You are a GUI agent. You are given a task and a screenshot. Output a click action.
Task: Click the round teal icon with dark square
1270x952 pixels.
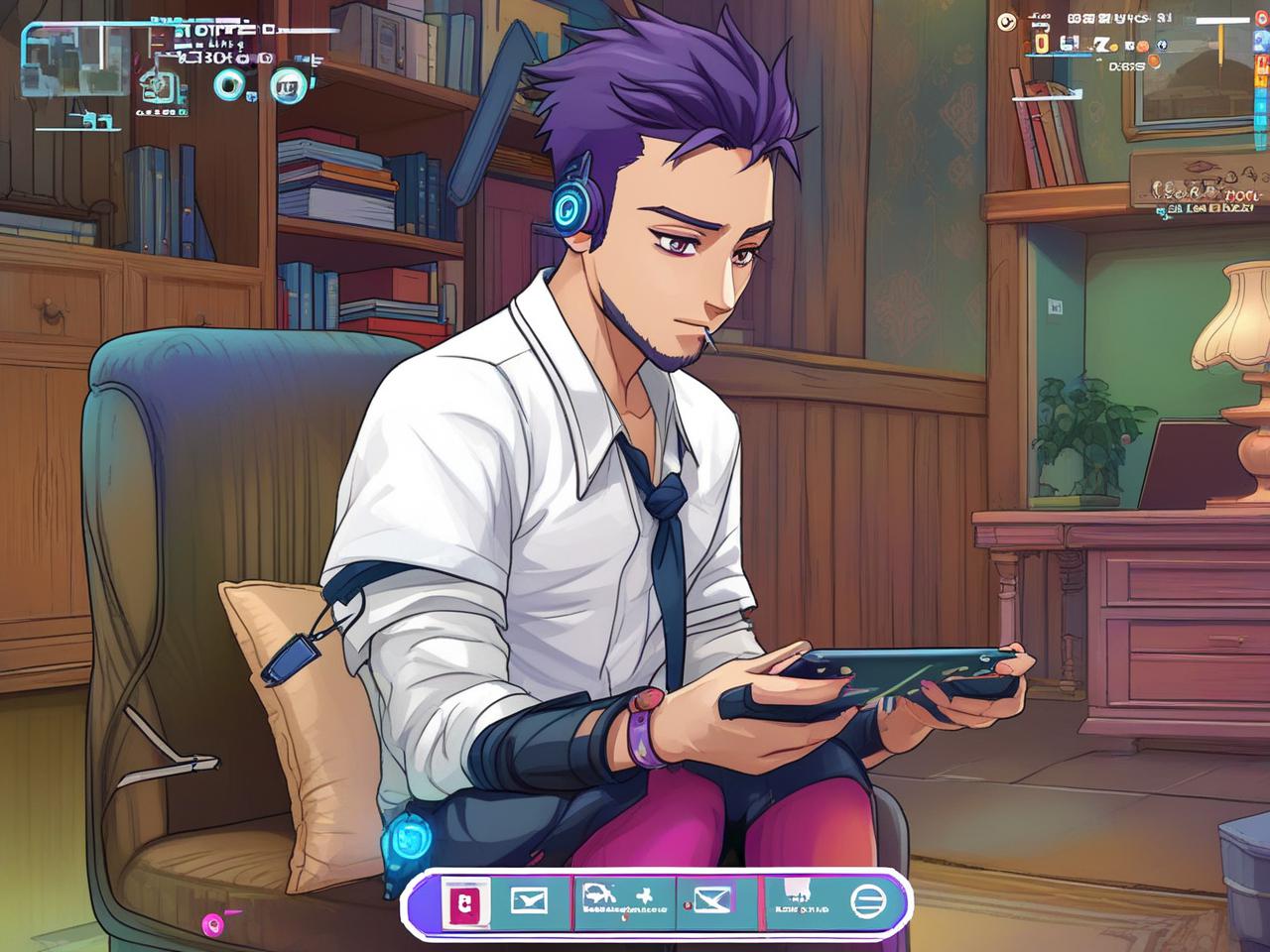289,85
